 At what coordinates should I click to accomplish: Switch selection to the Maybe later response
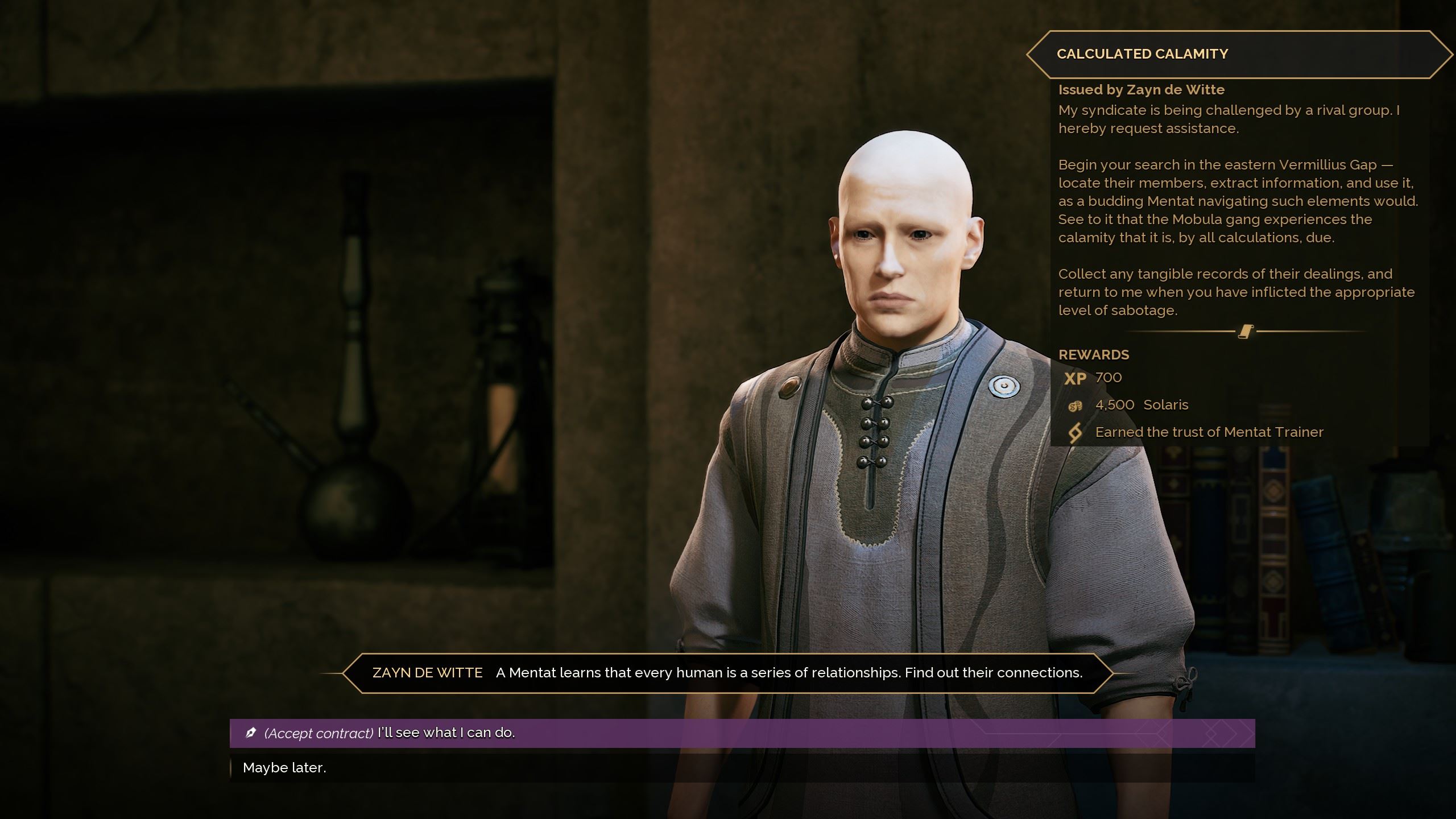(x=284, y=767)
